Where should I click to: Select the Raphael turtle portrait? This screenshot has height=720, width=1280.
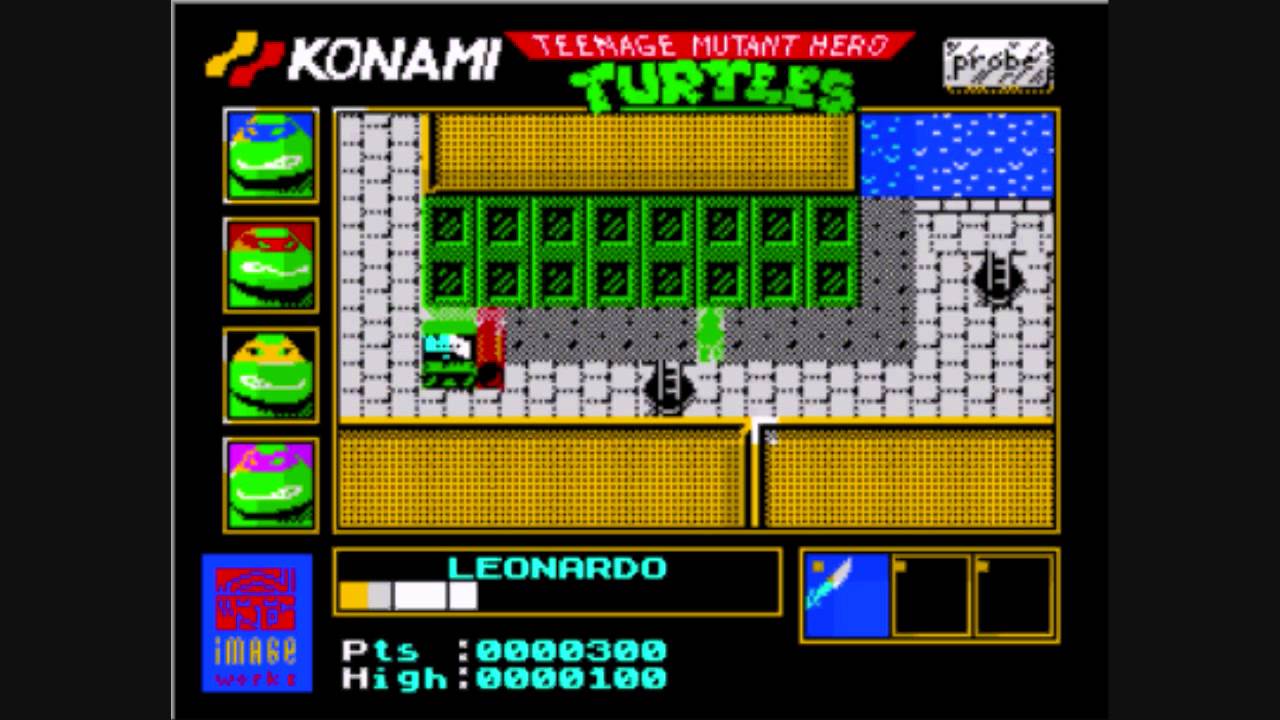tap(268, 266)
